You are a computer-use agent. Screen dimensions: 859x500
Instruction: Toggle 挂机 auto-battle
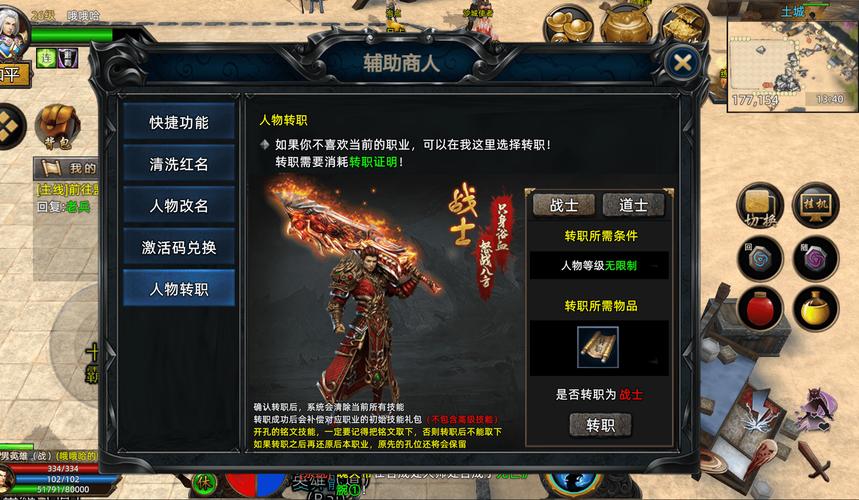tap(815, 205)
